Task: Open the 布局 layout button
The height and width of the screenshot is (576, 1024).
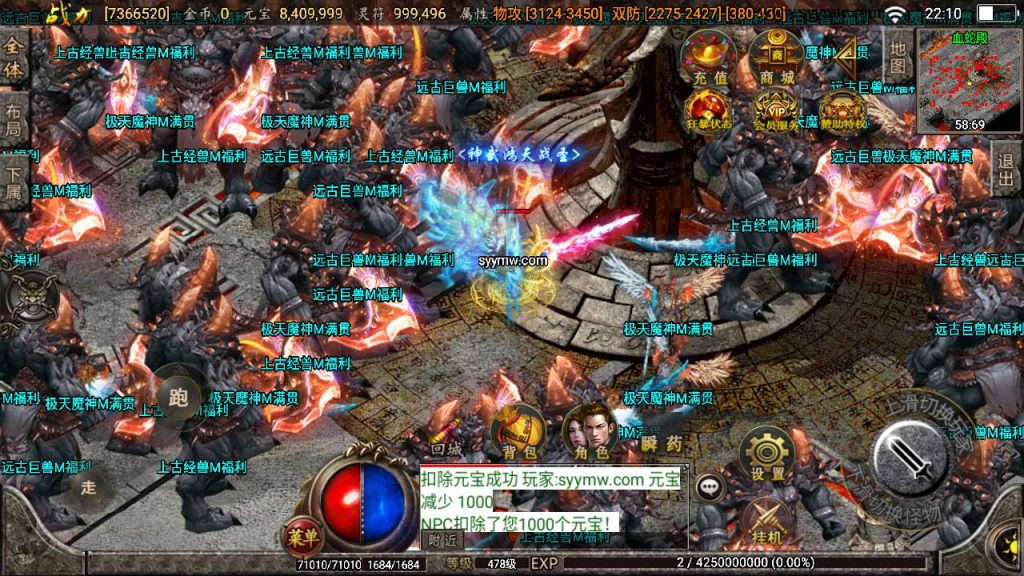Action: click(x=14, y=121)
